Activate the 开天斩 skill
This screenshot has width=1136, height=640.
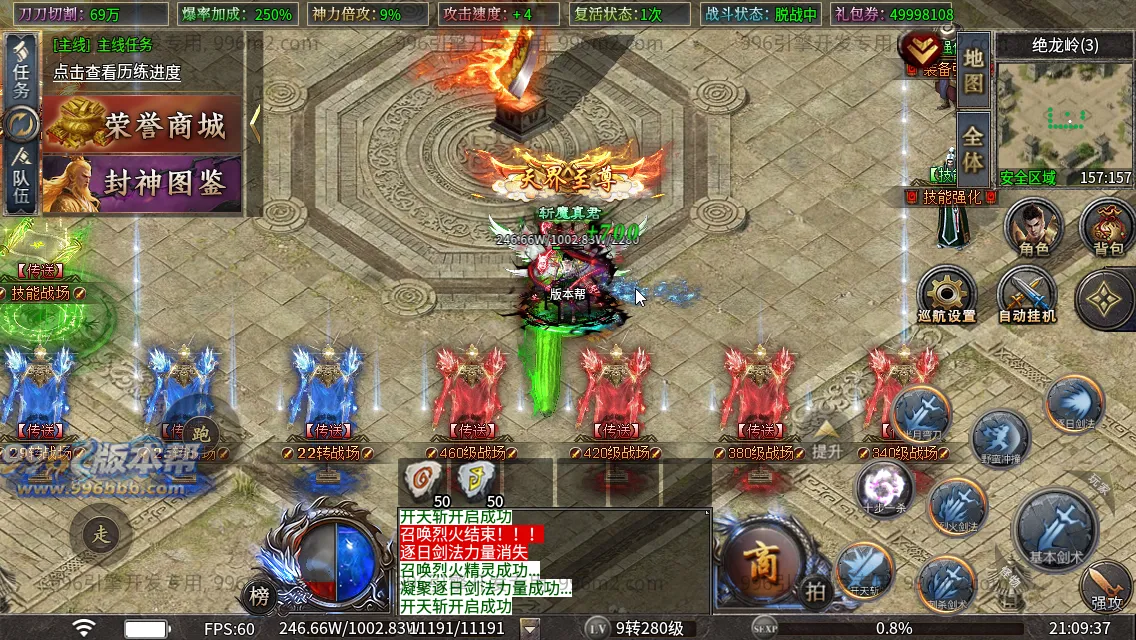pyautogui.click(x=864, y=572)
